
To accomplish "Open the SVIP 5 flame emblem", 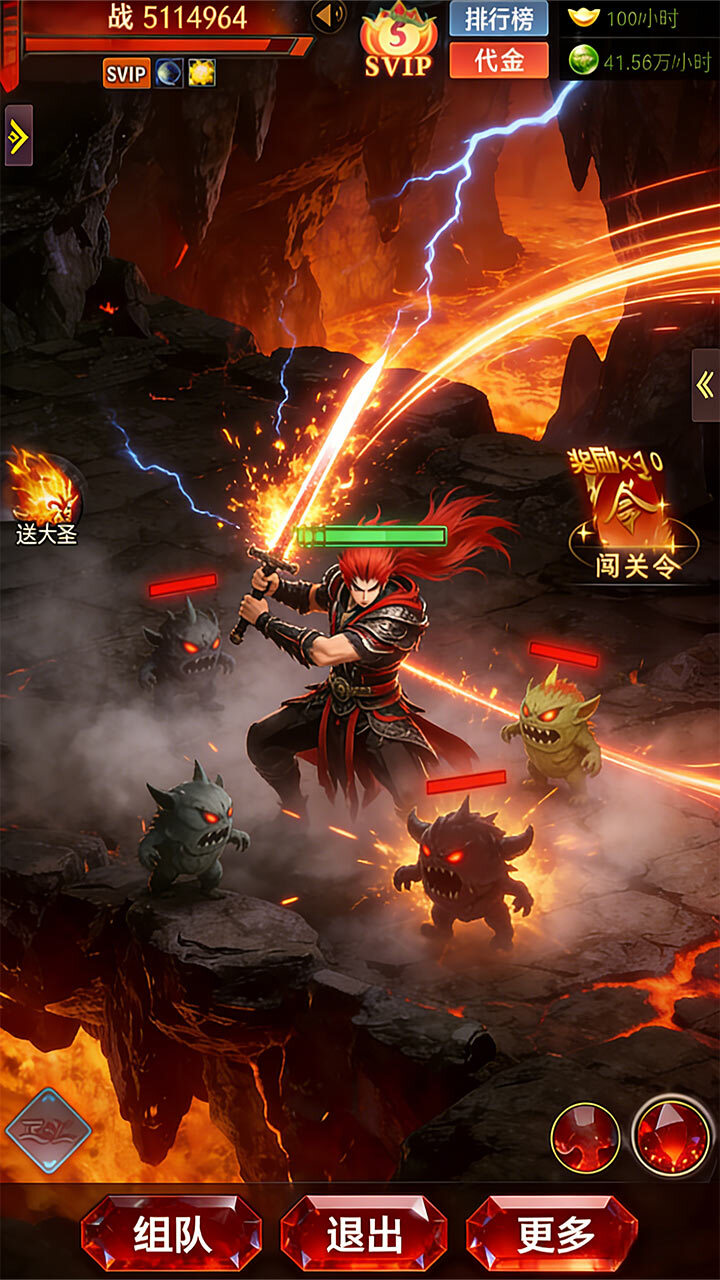I will [x=398, y=42].
